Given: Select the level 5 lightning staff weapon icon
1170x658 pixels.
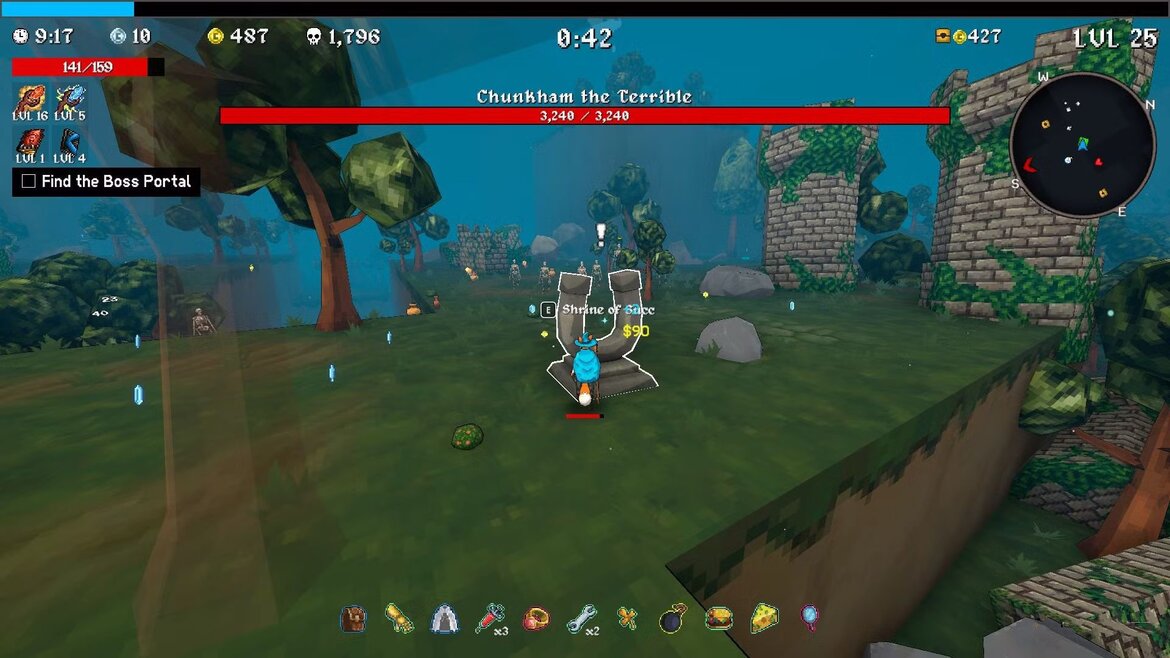Looking at the screenshot, I should [x=69, y=100].
